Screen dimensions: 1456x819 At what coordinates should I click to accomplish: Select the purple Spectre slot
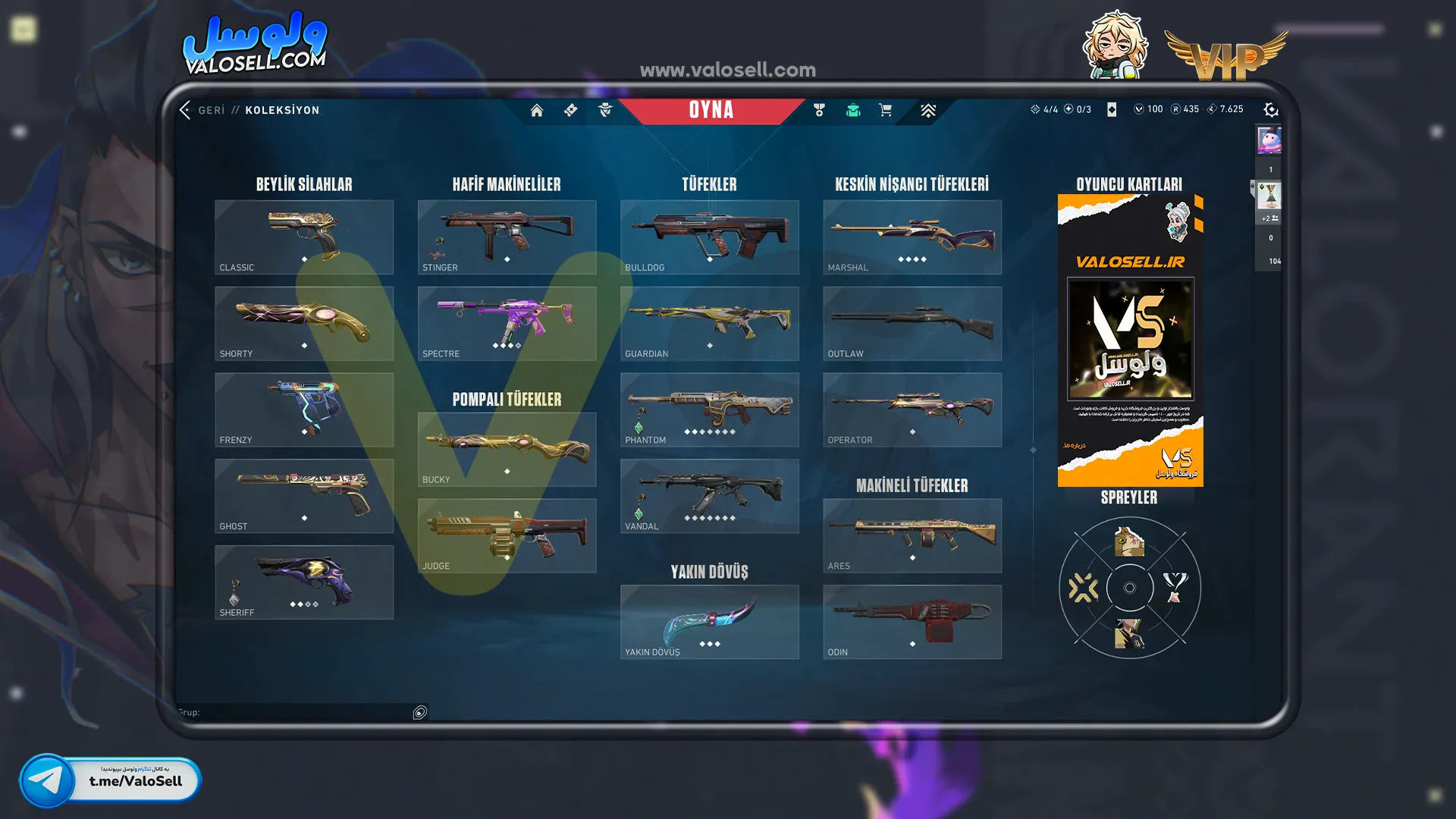(507, 324)
